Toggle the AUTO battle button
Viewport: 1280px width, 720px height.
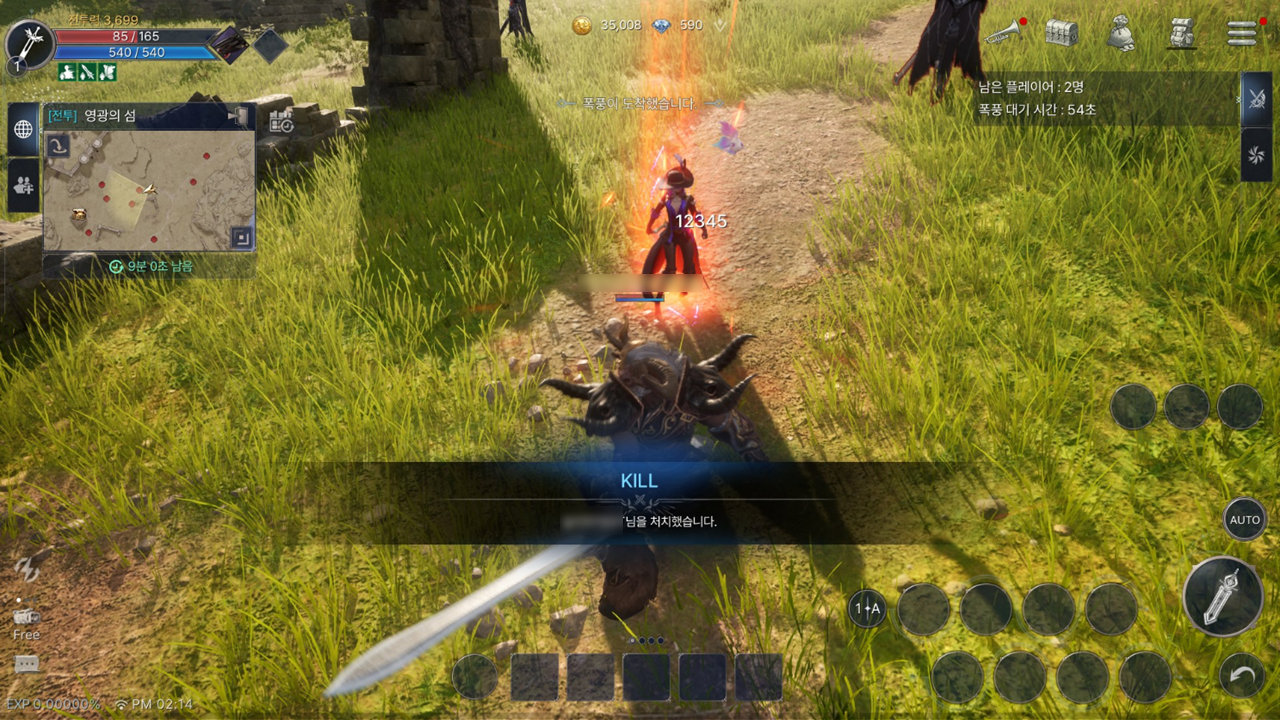click(x=1245, y=520)
